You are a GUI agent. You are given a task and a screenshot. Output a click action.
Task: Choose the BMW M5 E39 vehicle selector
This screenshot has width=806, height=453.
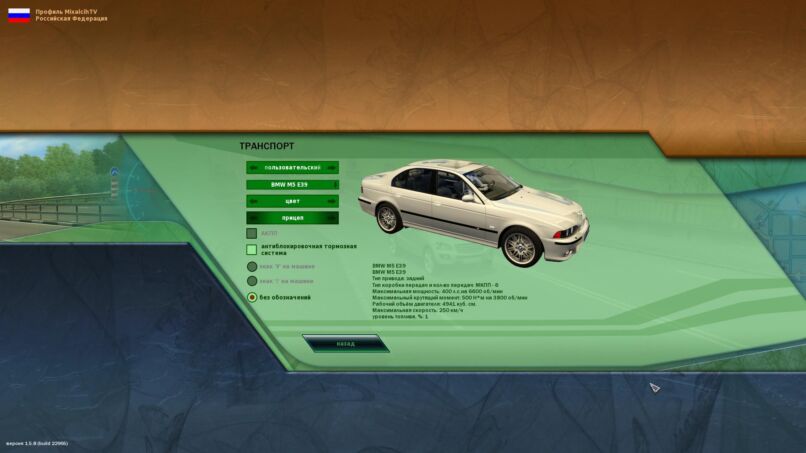point(292,185)
